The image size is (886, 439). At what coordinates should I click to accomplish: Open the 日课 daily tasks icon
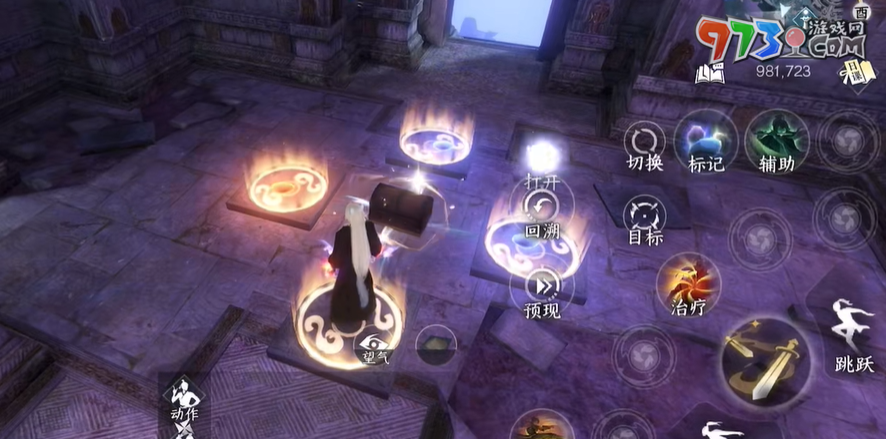tap(860, 70)
